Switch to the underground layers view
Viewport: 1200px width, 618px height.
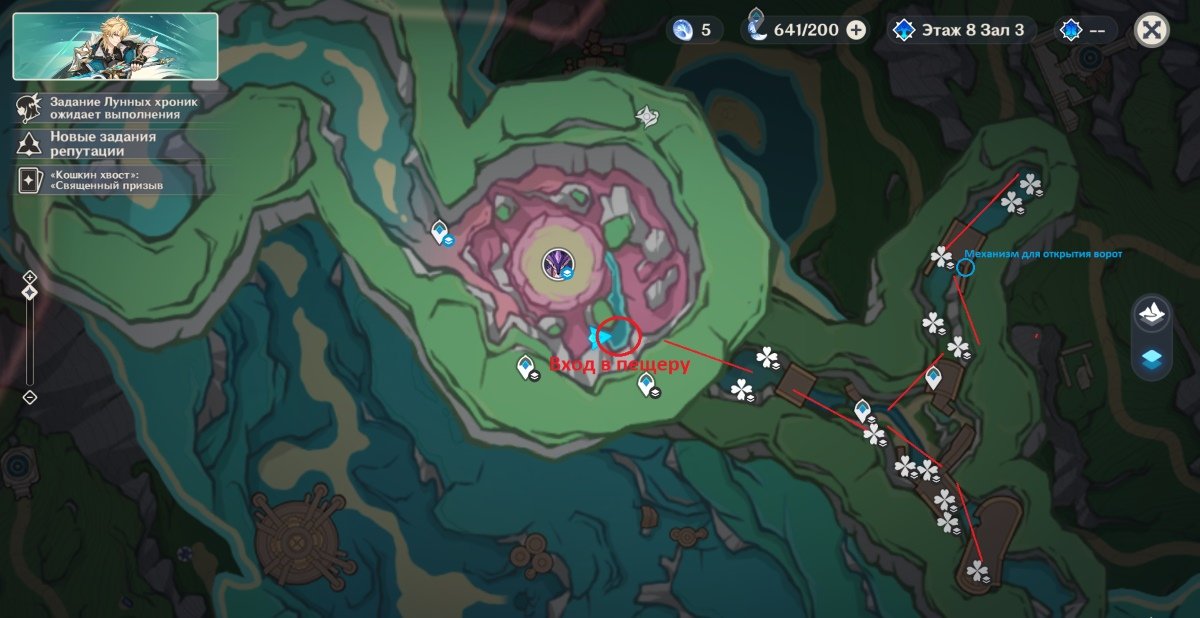[x=1153, y=357]
